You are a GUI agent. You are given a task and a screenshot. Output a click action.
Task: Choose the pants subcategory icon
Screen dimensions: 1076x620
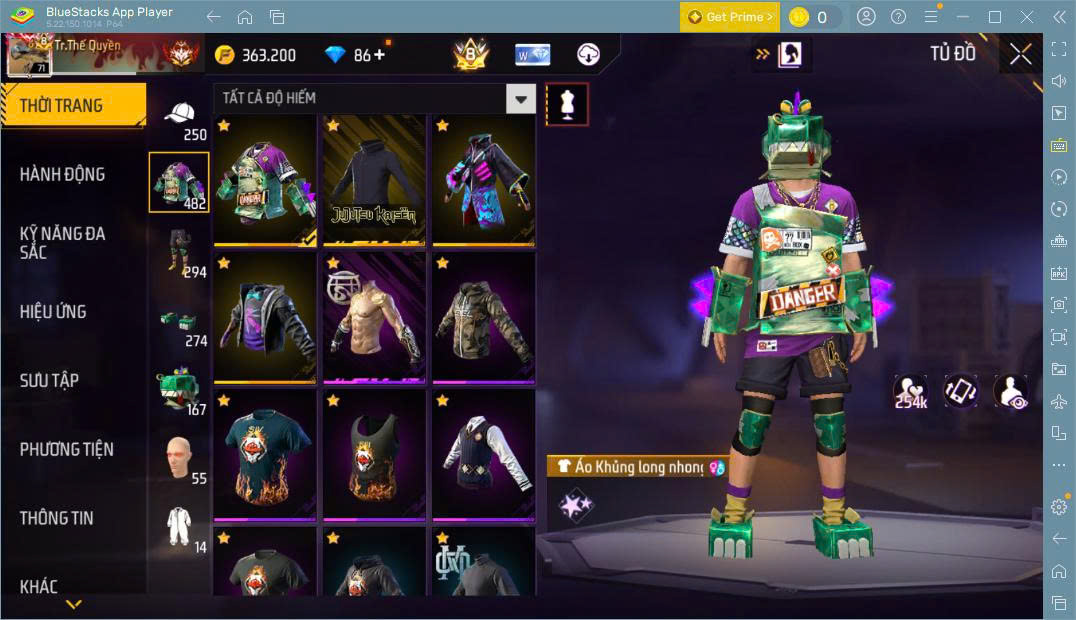click(179, 250)
